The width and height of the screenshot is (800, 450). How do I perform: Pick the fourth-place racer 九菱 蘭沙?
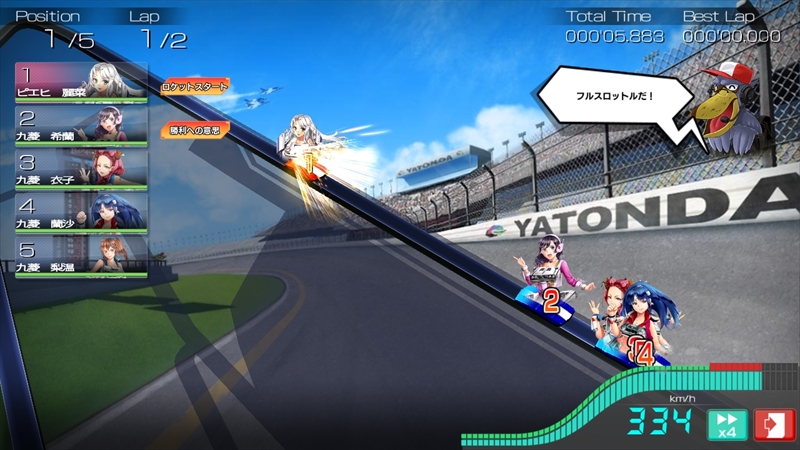point(81,211)
